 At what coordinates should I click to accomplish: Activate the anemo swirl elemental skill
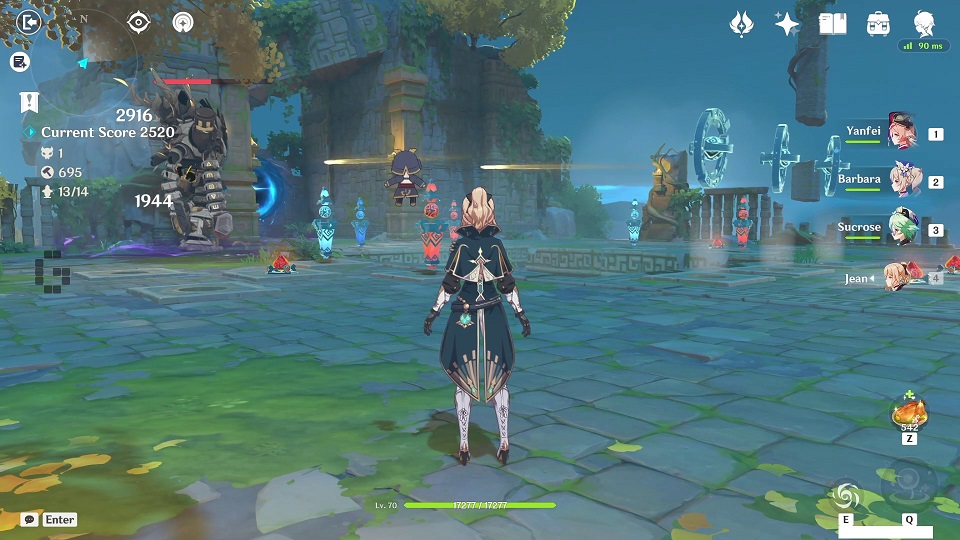coord(845,494)
